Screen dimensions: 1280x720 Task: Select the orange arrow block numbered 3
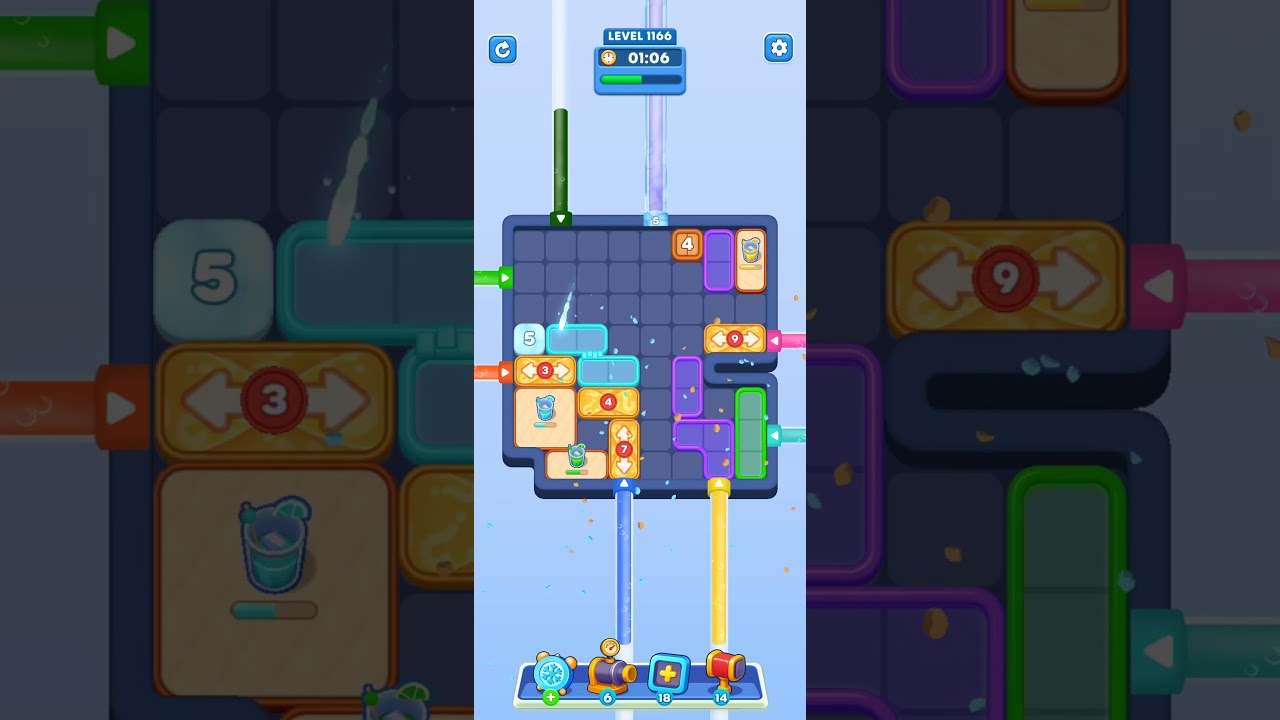pyautogui.click(x=545, y=371)
